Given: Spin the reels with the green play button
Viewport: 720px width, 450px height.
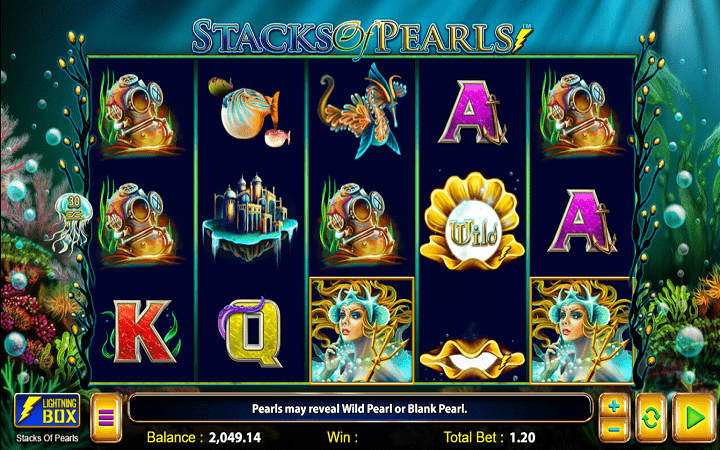Looking at the screenshot, I should pos(690,417).
